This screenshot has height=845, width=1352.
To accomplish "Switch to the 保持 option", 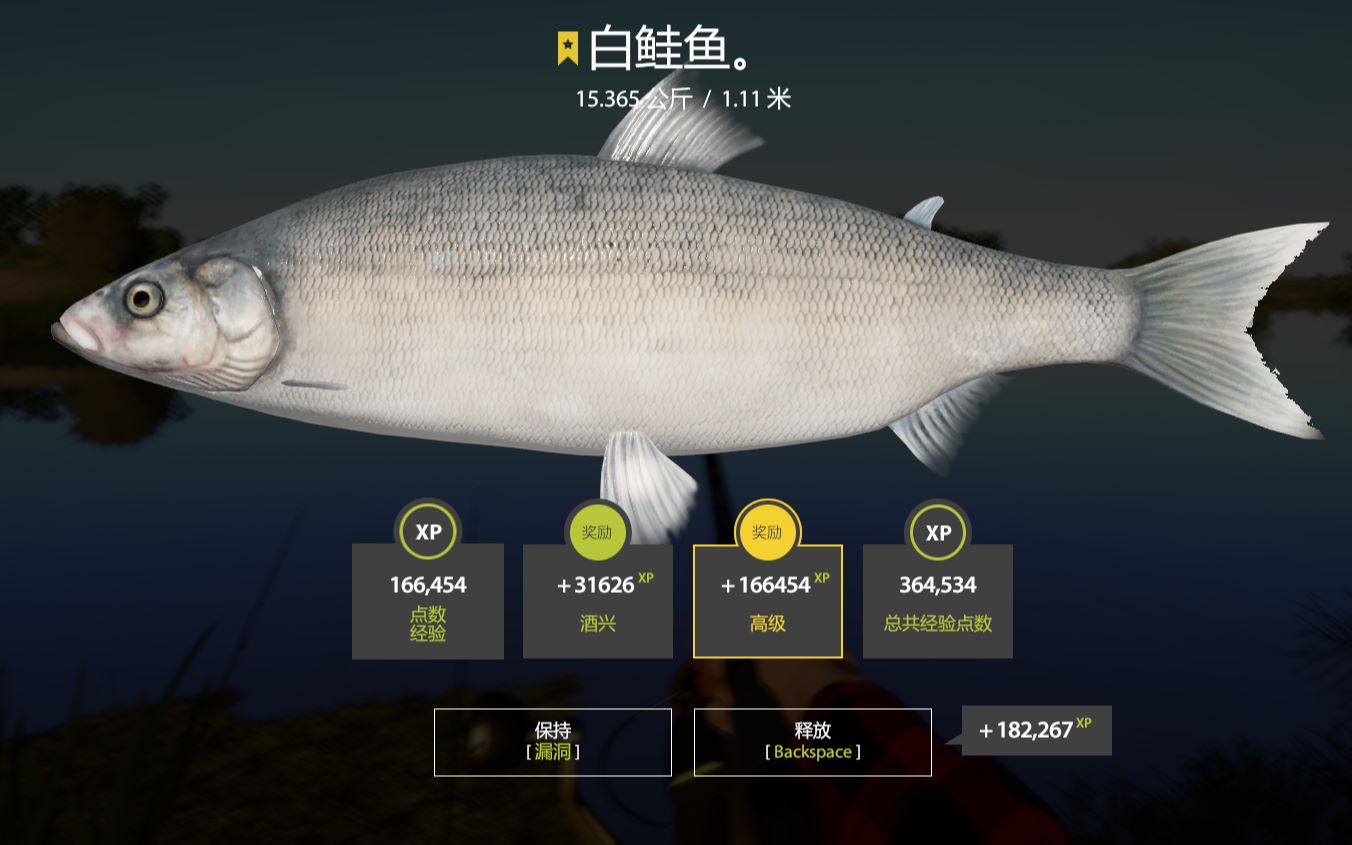I will [x=551, y=741].
